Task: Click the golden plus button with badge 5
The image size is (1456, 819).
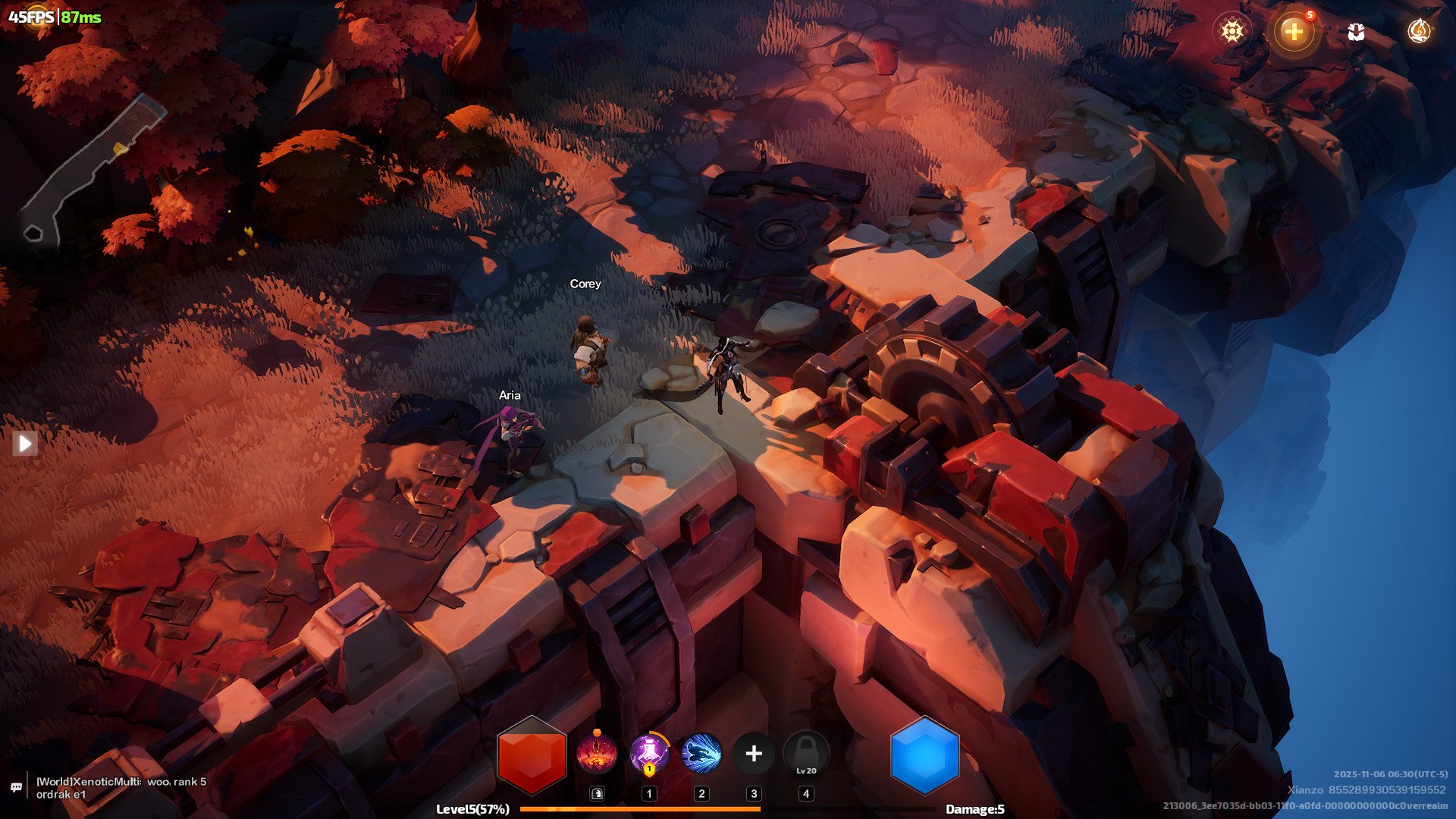Action: pos(1294,31)
